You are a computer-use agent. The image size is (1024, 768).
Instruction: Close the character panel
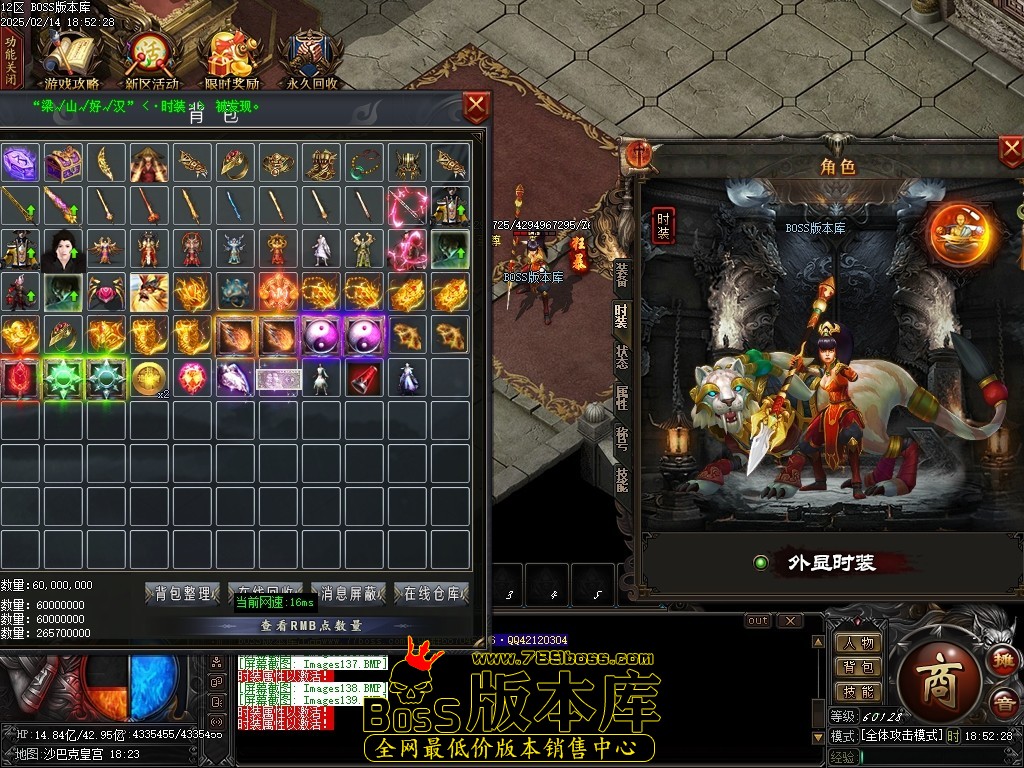click(1011, 152)
